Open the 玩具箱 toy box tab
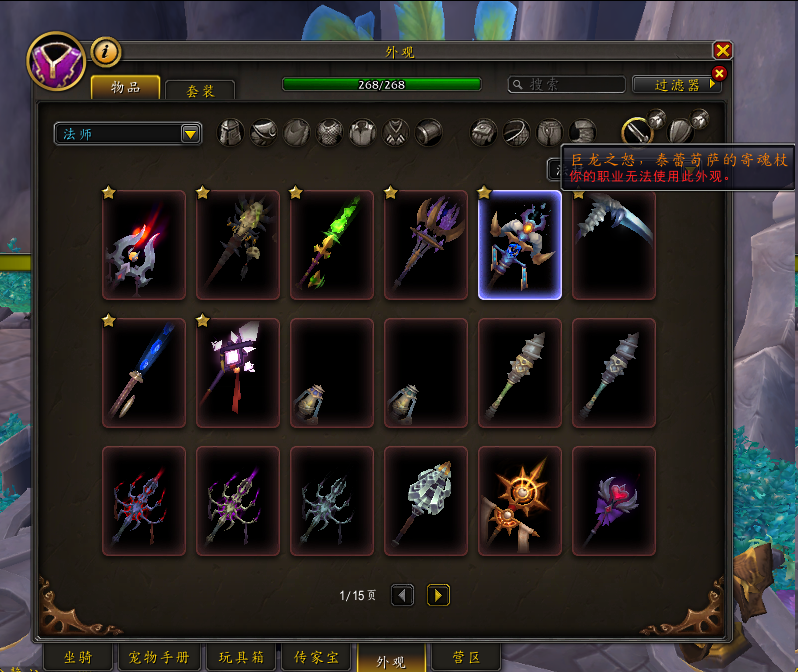The height and width of the screenshot is (672, 798). [x=241, y=658]
